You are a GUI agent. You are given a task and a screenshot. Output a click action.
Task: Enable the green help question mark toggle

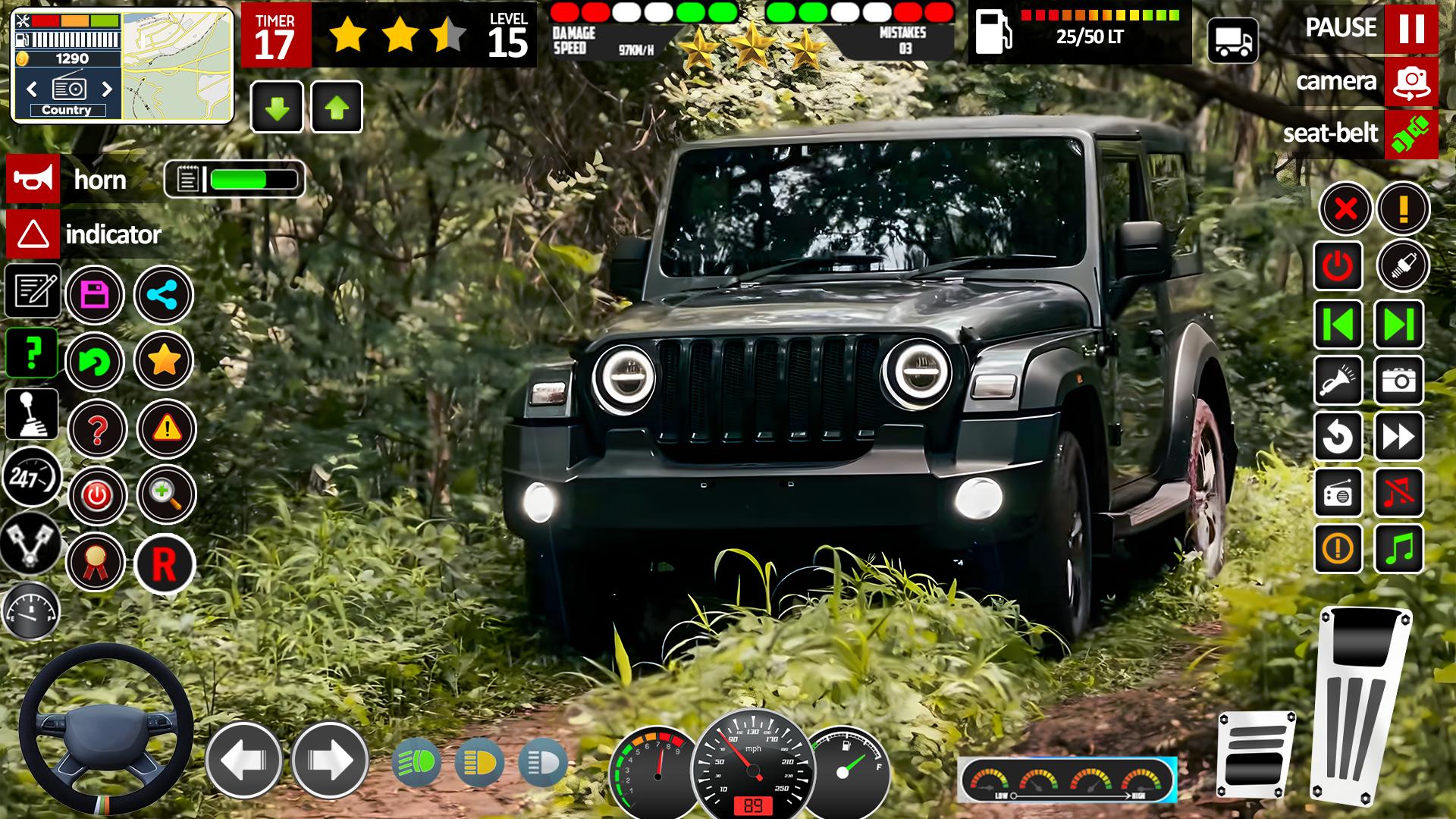click(30, 353)
